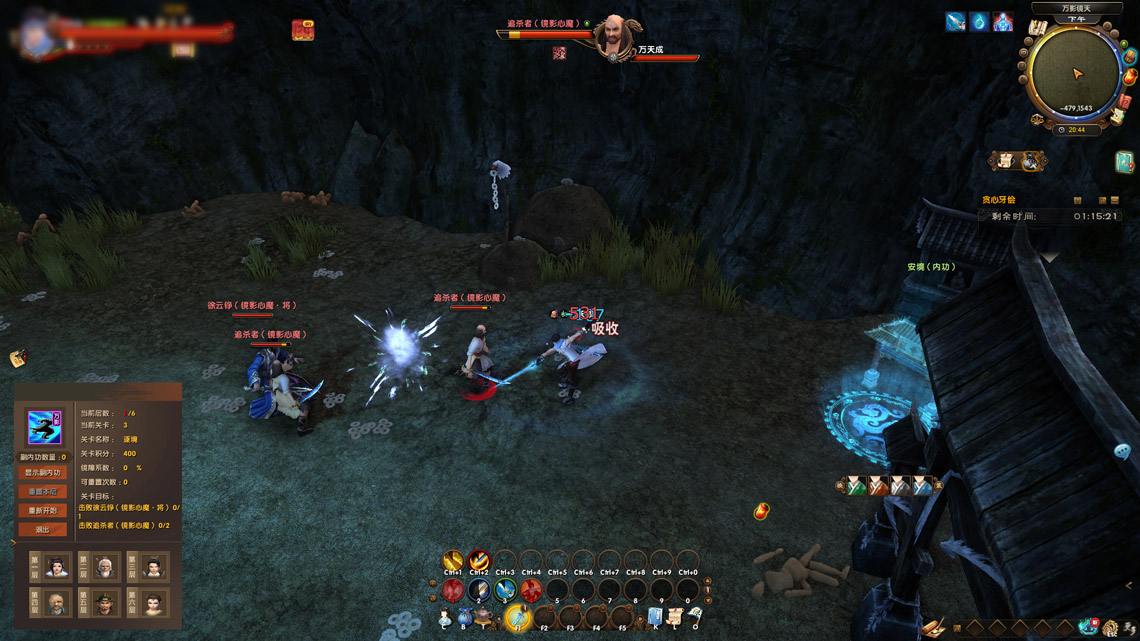
Task: Open the green guide book with question mark
Action: point(1124,162)
